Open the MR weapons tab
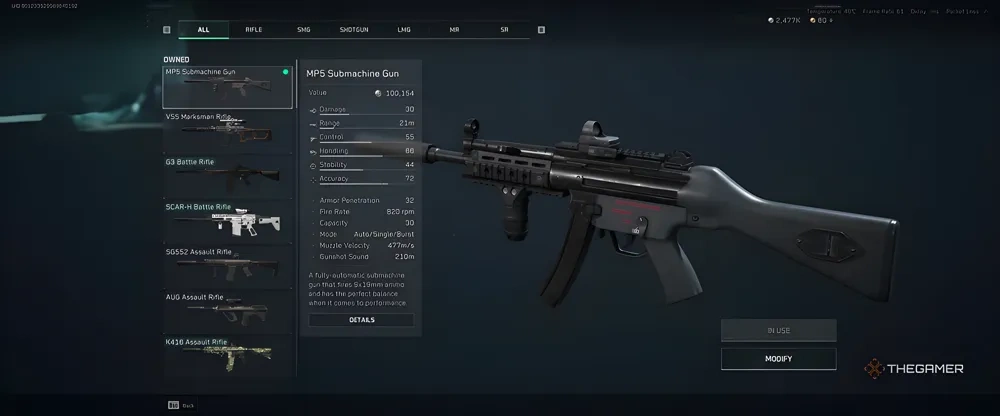1000x416 pixels. pos(454,30)
